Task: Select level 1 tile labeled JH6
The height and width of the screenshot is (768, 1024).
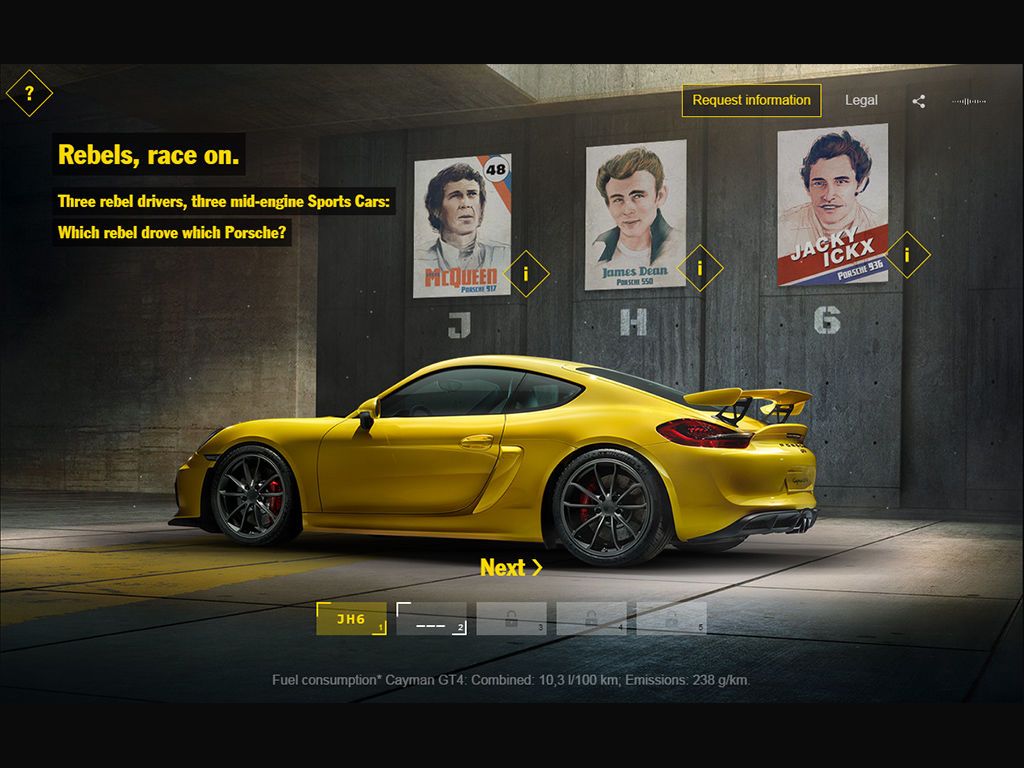Action: (351, 619)
